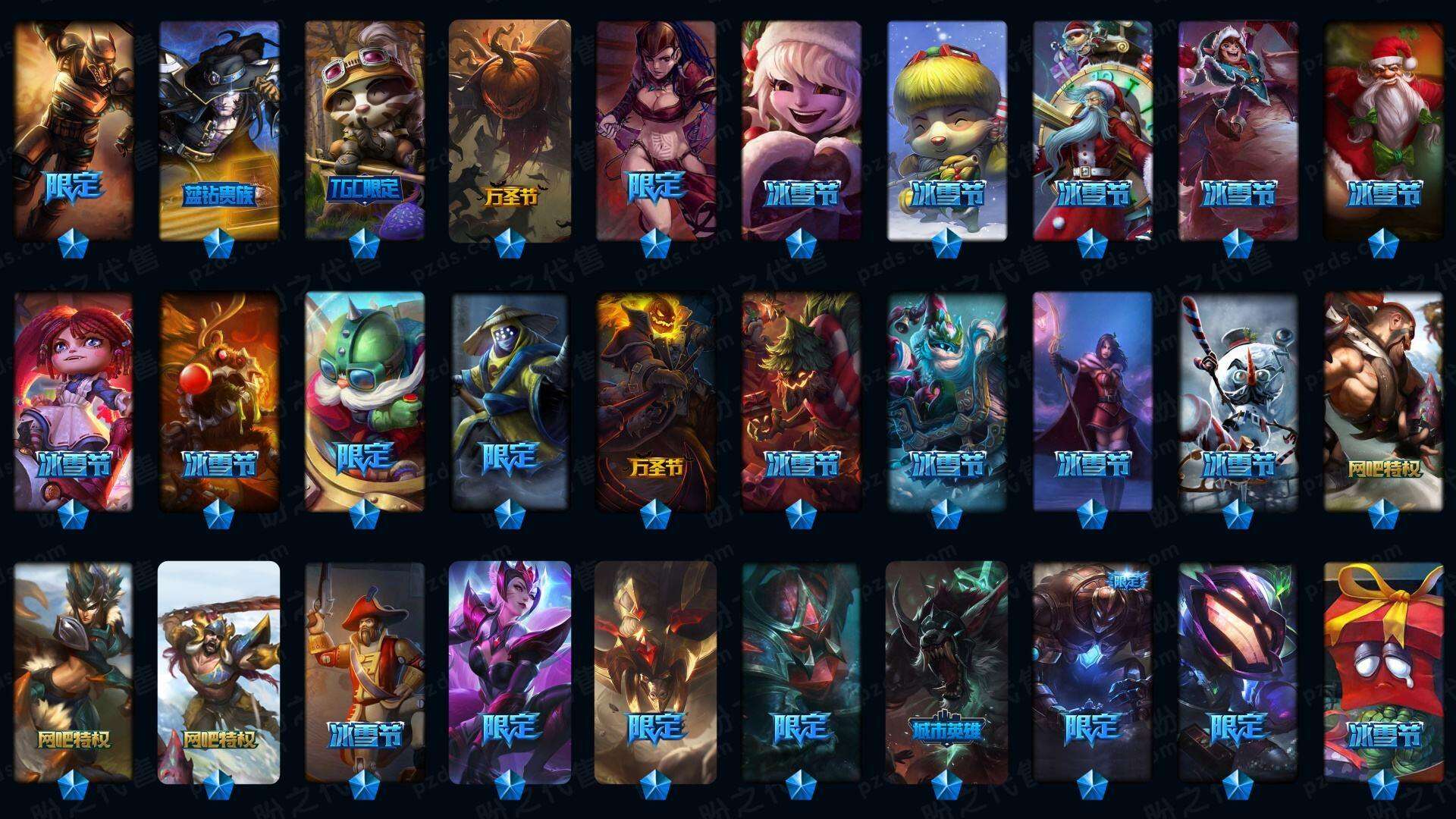Open the green-helmeted goggles pilot 限定 card
This screenshot has width=1456, height=819.
(365, 402)
